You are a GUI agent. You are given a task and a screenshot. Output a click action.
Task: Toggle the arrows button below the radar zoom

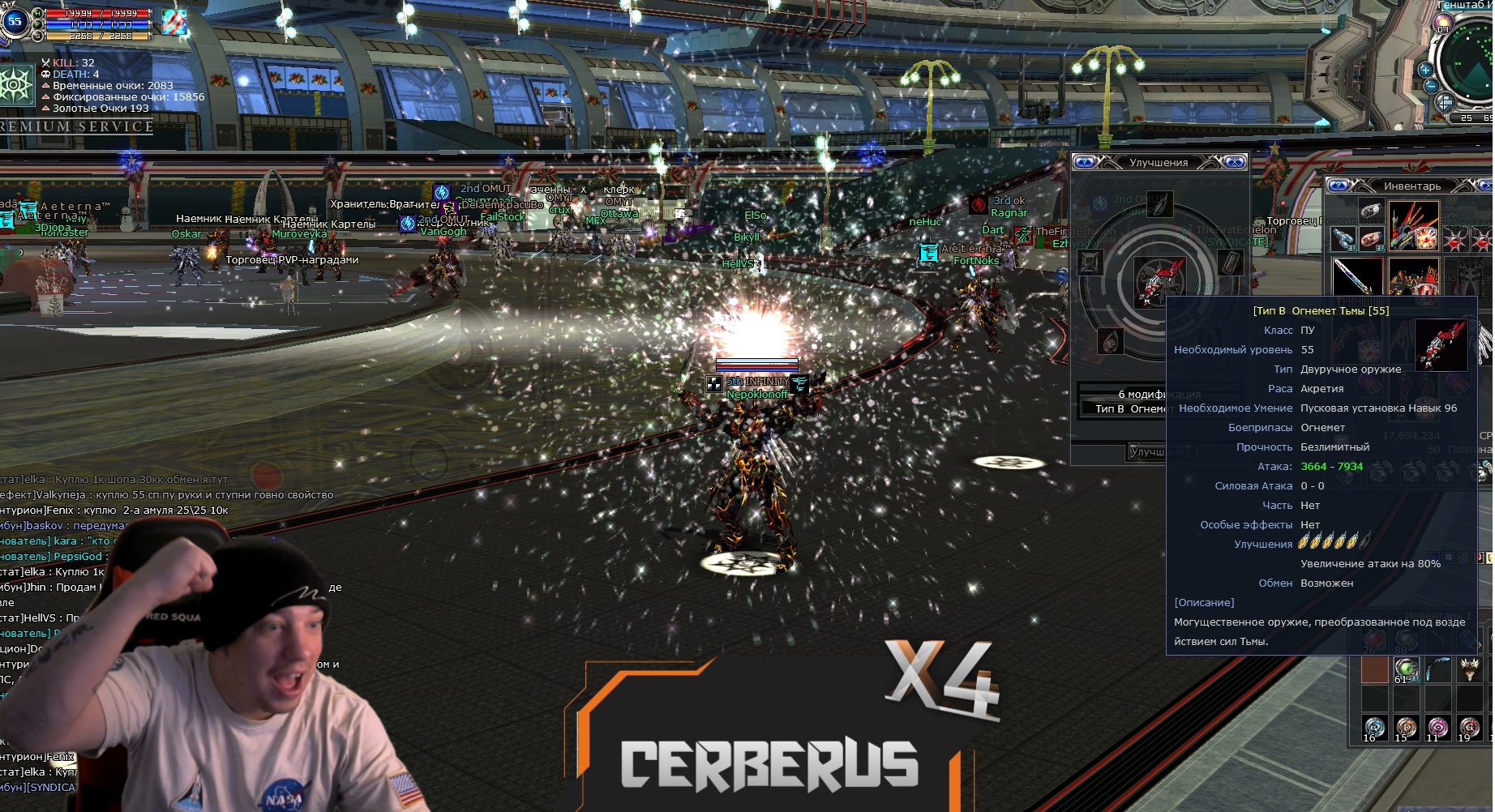click(1444, 103)
